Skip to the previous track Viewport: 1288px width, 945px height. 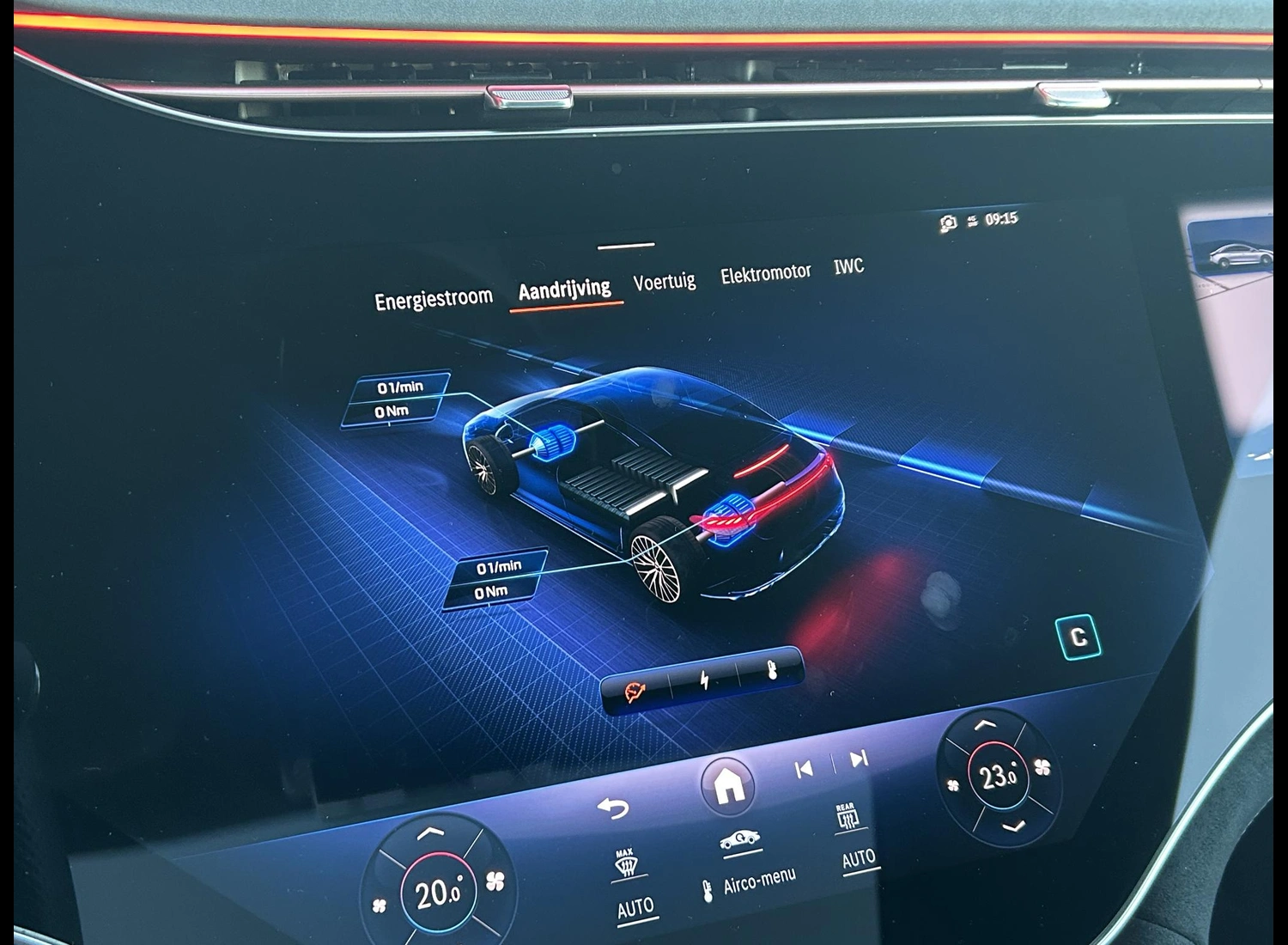point(804,769)
